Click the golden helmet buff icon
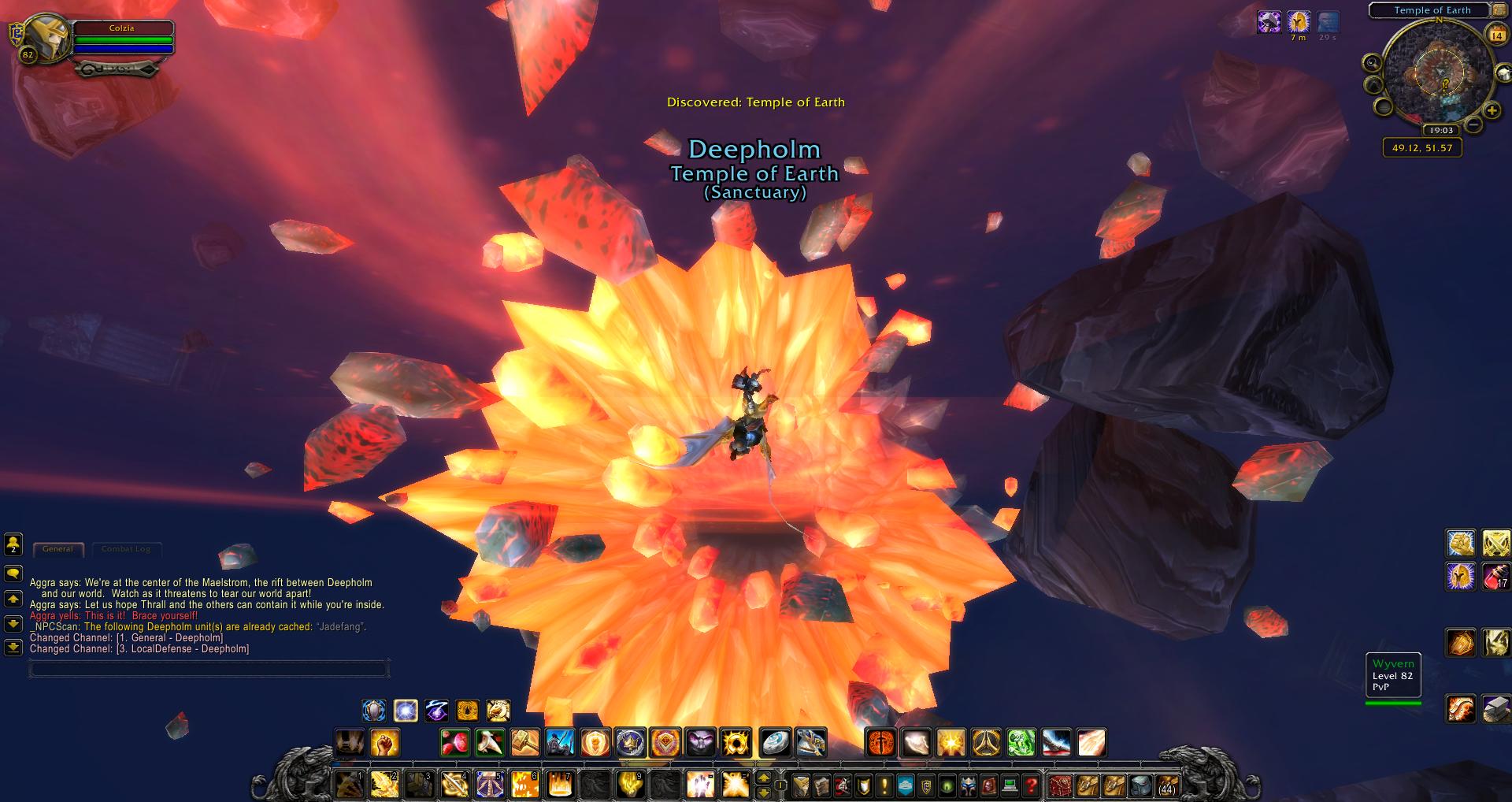 [1298, 22]
